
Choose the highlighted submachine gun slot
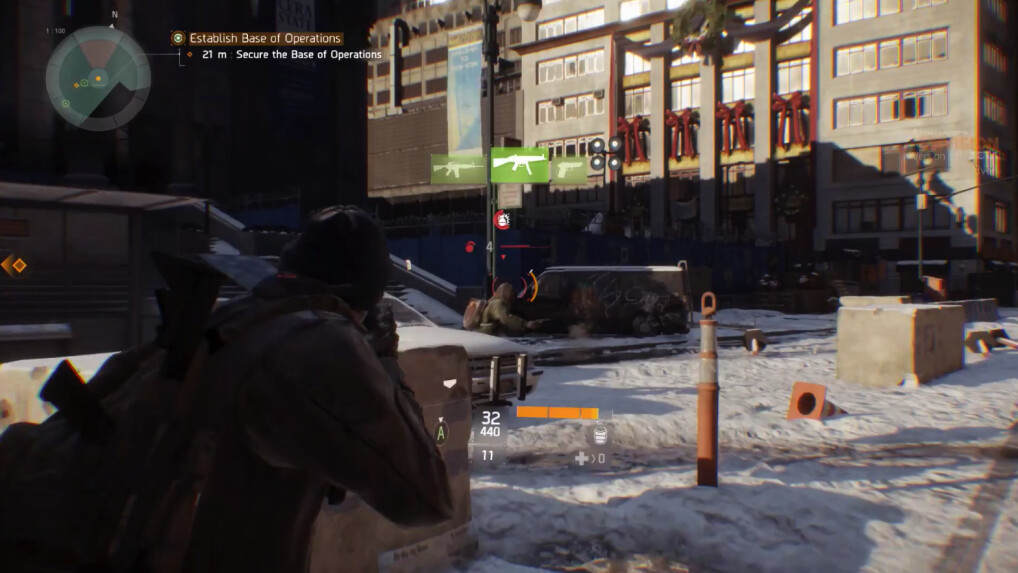pyautogui.click(x=519, y=166)
